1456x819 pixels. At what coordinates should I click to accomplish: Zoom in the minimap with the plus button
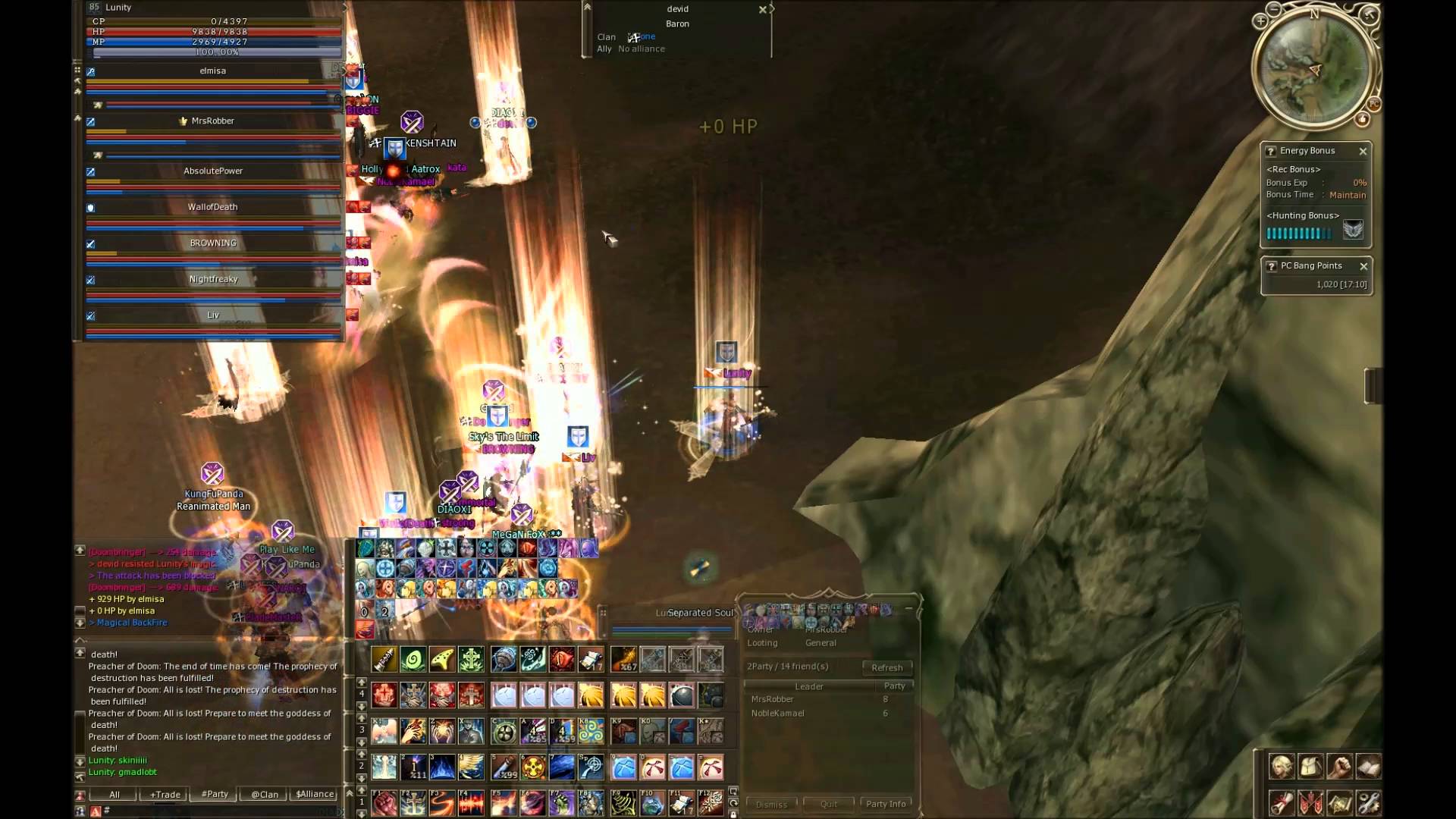coord(1260,21)
